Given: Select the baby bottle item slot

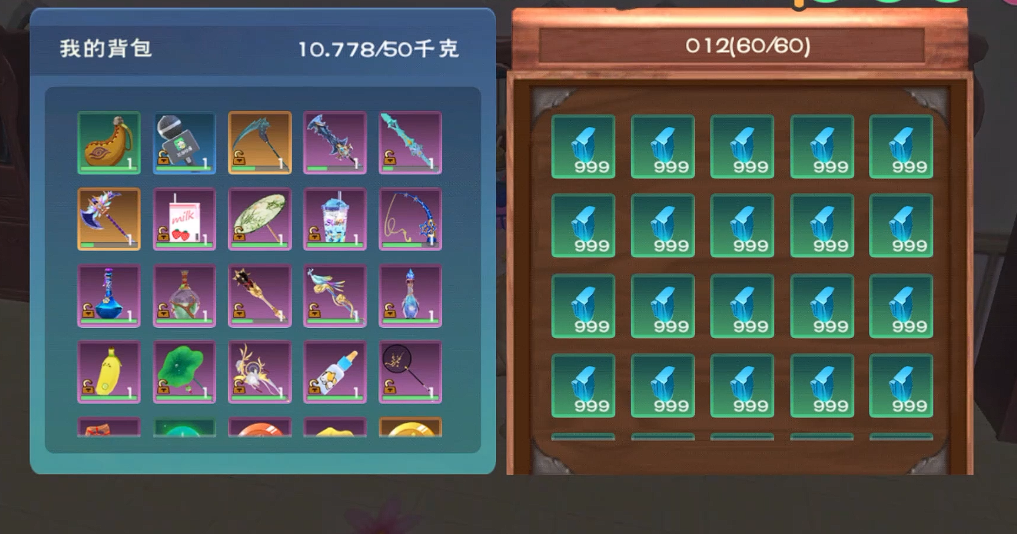Looking at the screenshot, I should (x=335, y=372).
